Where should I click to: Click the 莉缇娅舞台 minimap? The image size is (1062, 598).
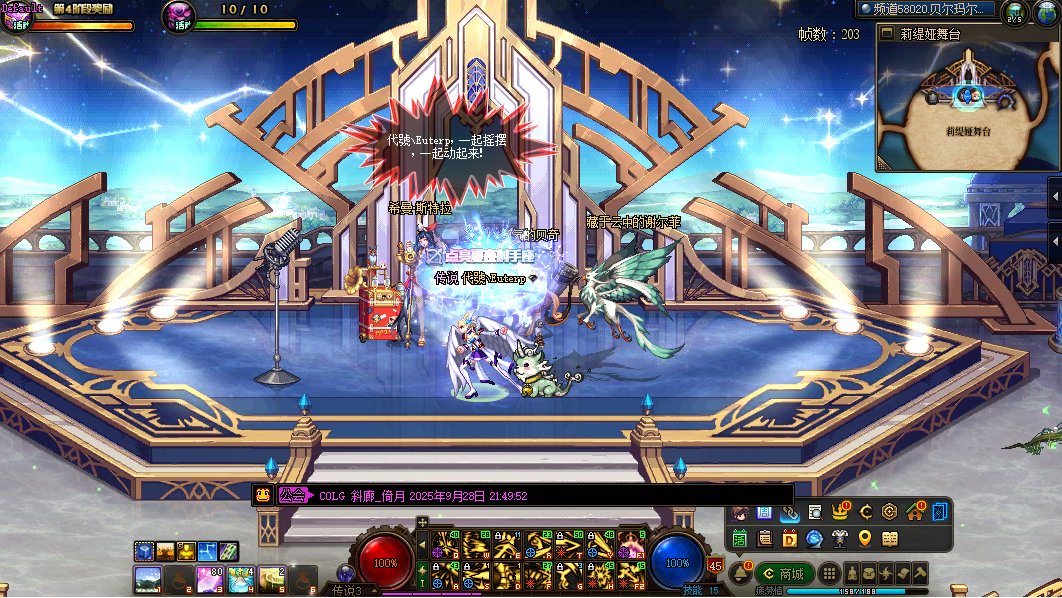(x=966, y=105)
